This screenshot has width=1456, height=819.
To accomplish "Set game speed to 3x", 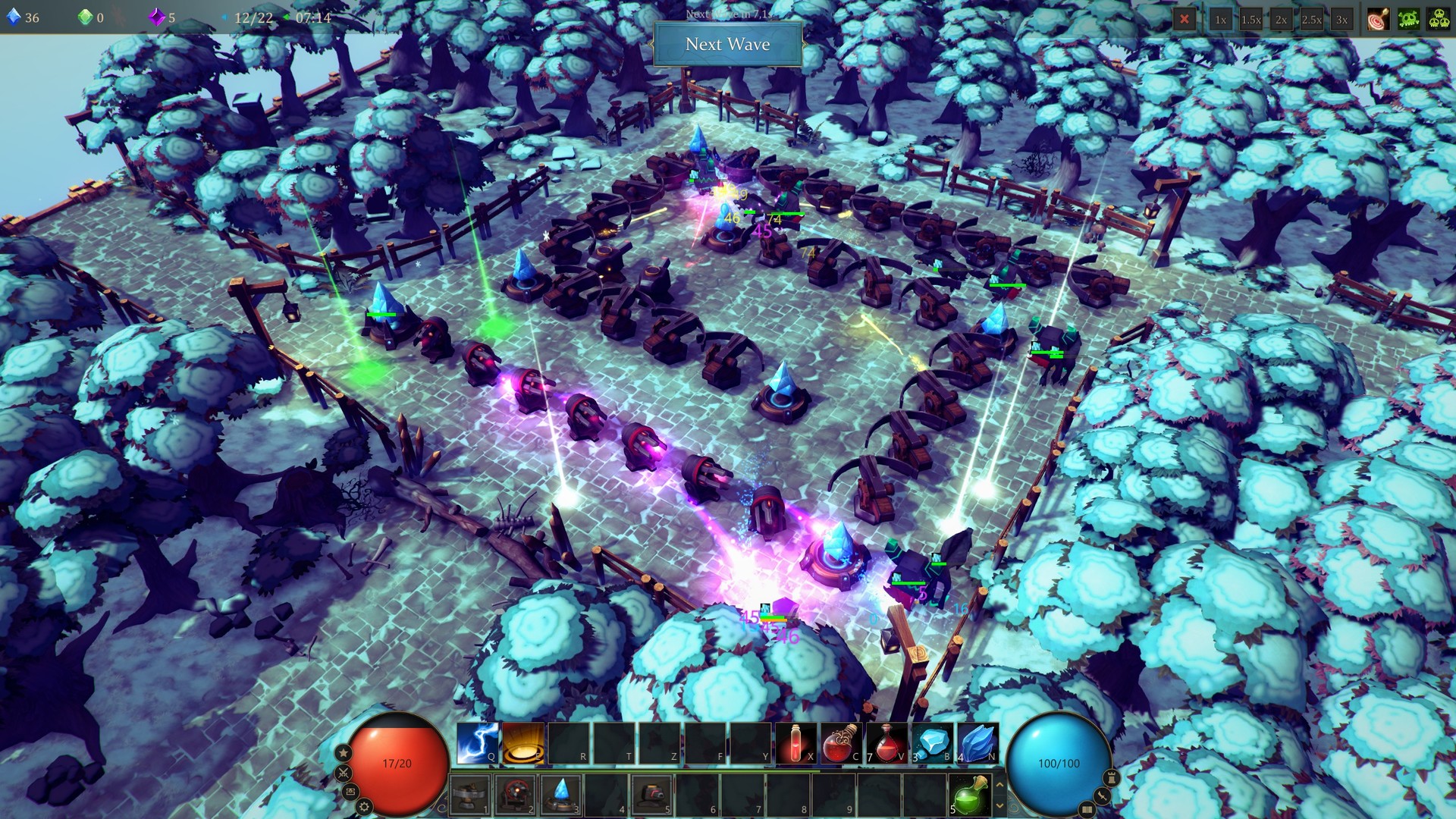I will pyautogui.click(x=1344, y=20).
